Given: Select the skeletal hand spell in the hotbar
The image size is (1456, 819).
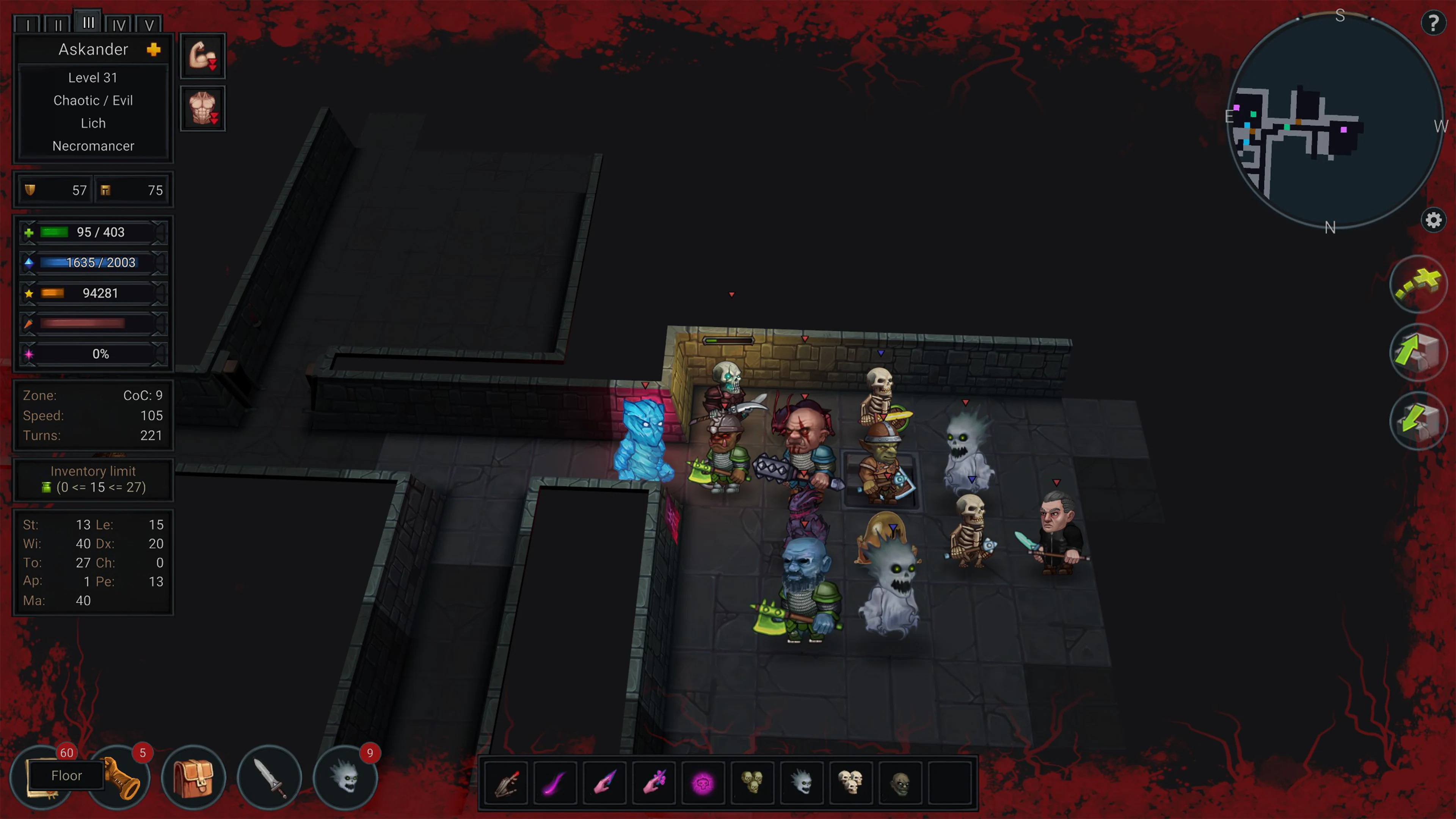Looking at the screenshot, I should pyautogui.click(x=506, y=783).
